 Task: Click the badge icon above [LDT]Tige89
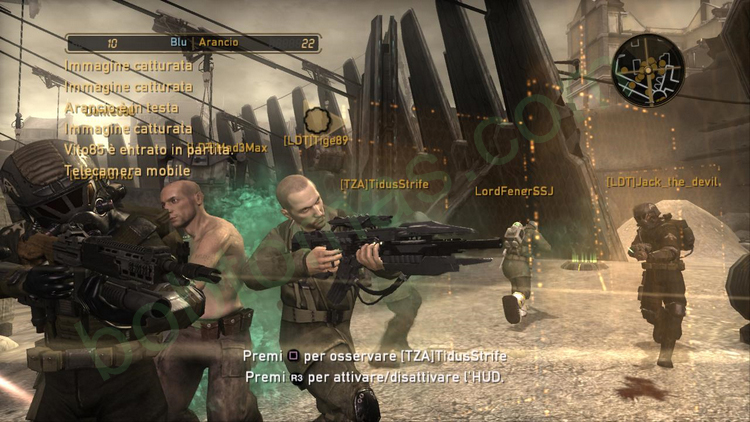pyautogui.click(x=317, y=121)
